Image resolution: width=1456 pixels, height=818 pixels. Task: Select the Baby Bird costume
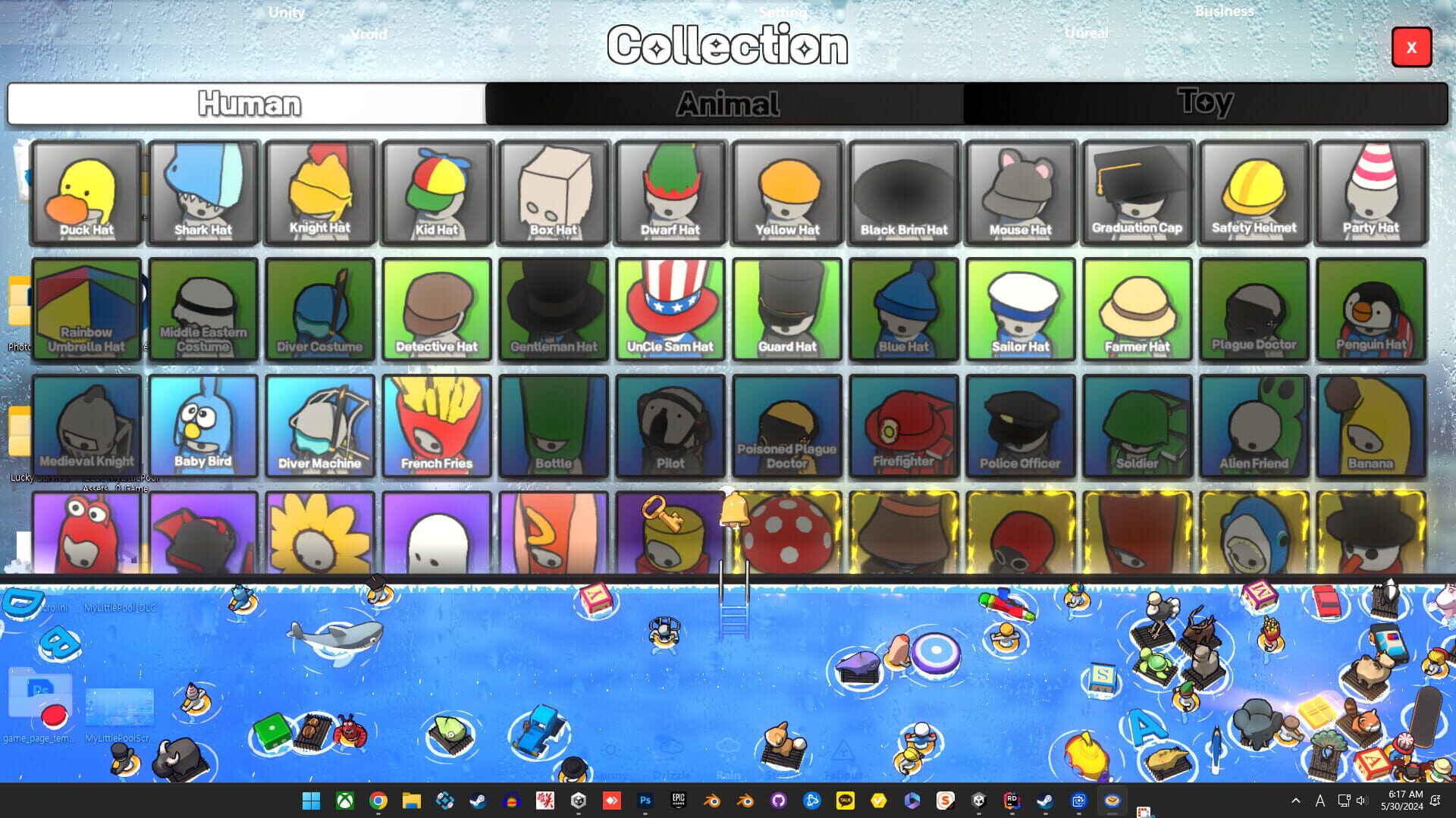point(202,425)
